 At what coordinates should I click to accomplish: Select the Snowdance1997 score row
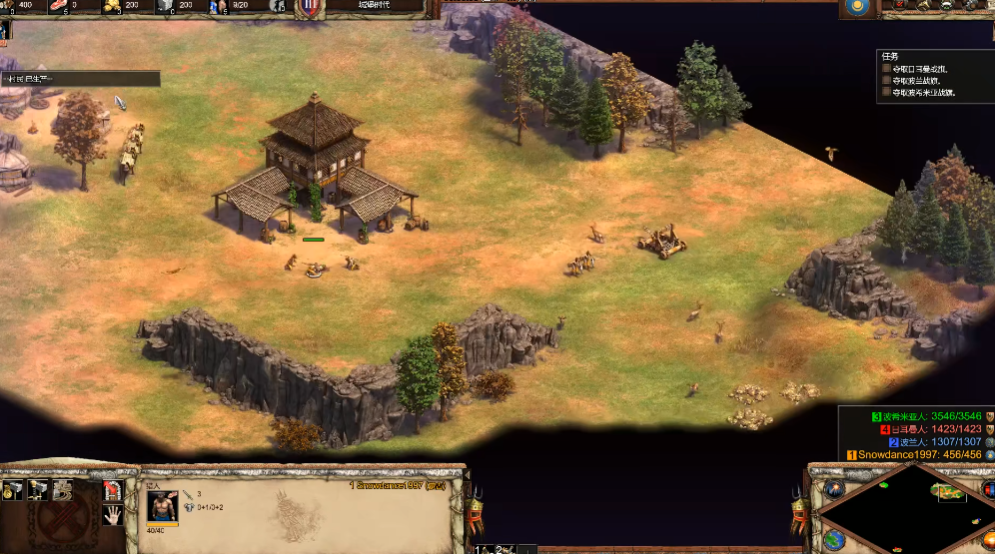915,455
